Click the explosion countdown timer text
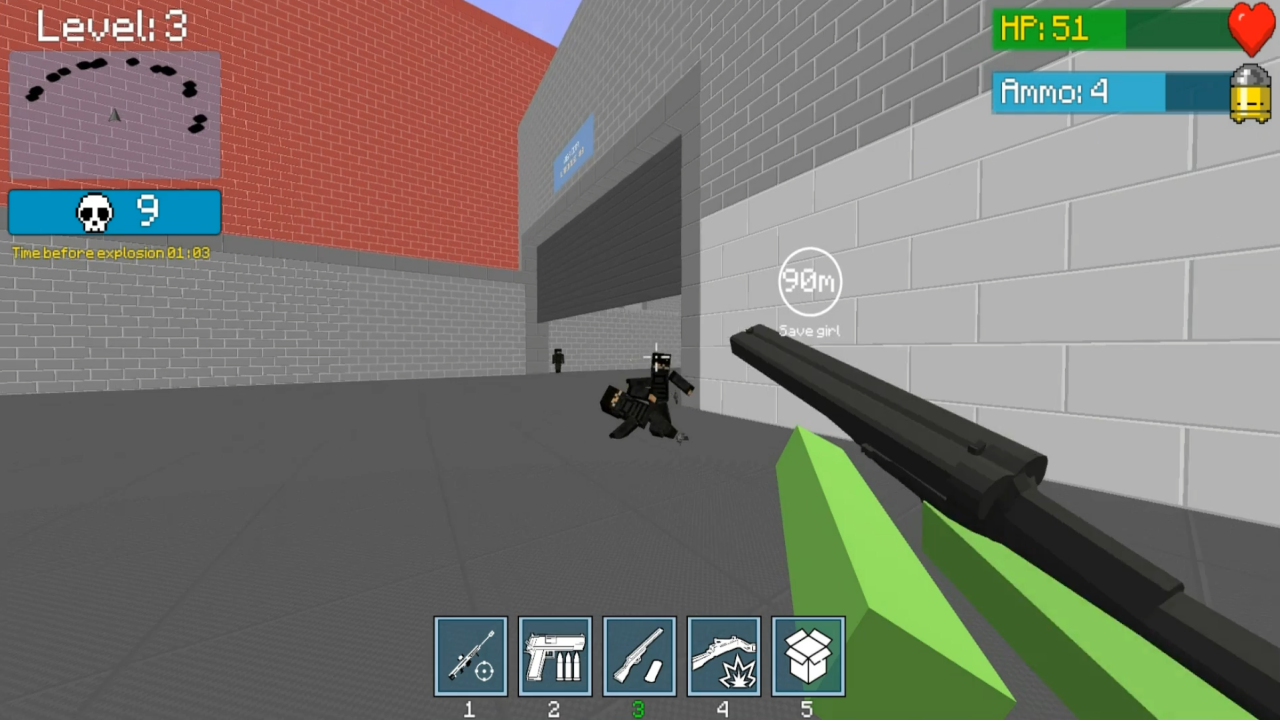The width and height of the screenshot is (1280, 720). [112, 253]
